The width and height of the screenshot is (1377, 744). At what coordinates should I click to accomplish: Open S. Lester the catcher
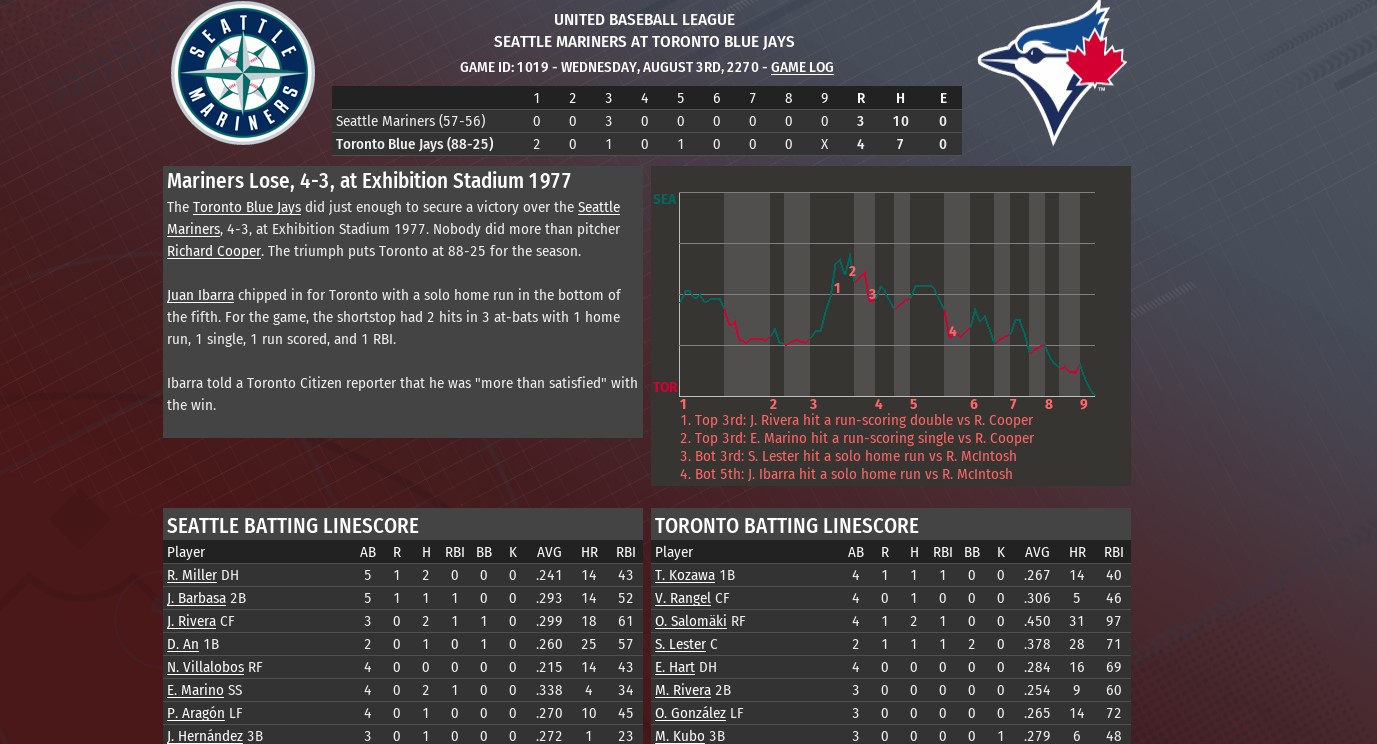(680, 644)
